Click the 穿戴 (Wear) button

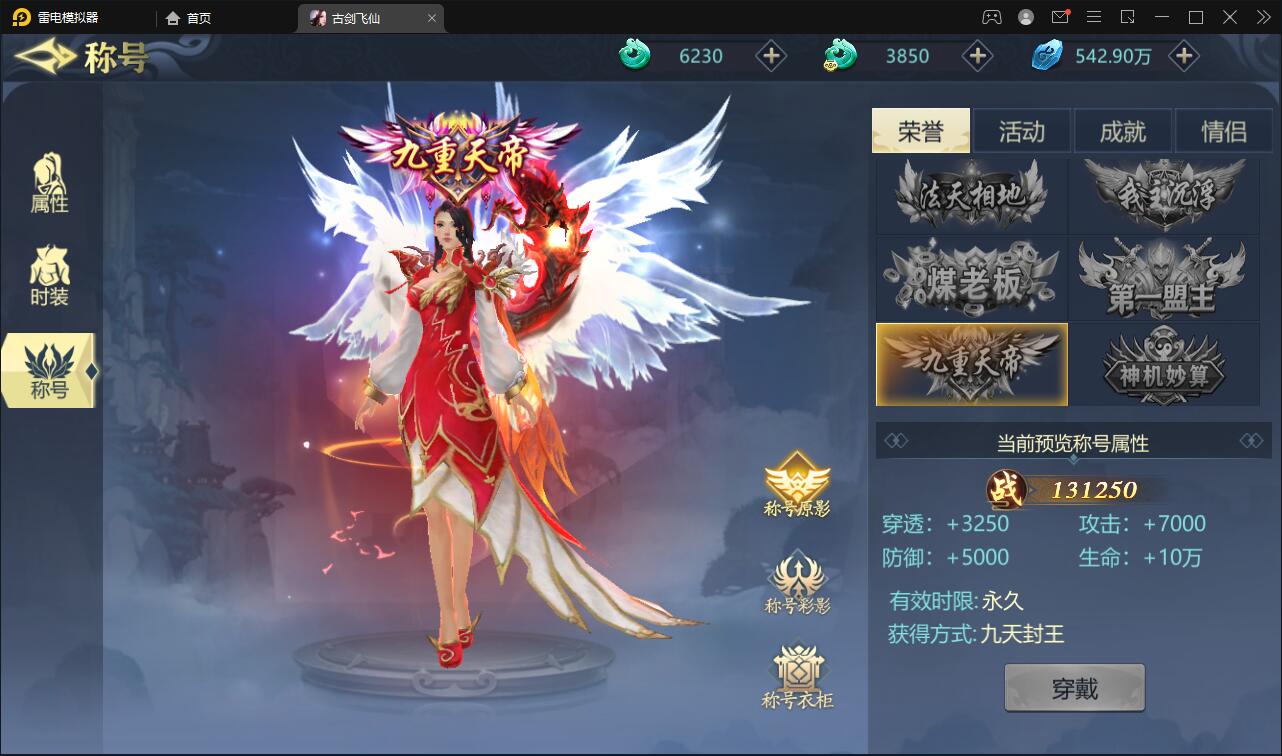1074,687
